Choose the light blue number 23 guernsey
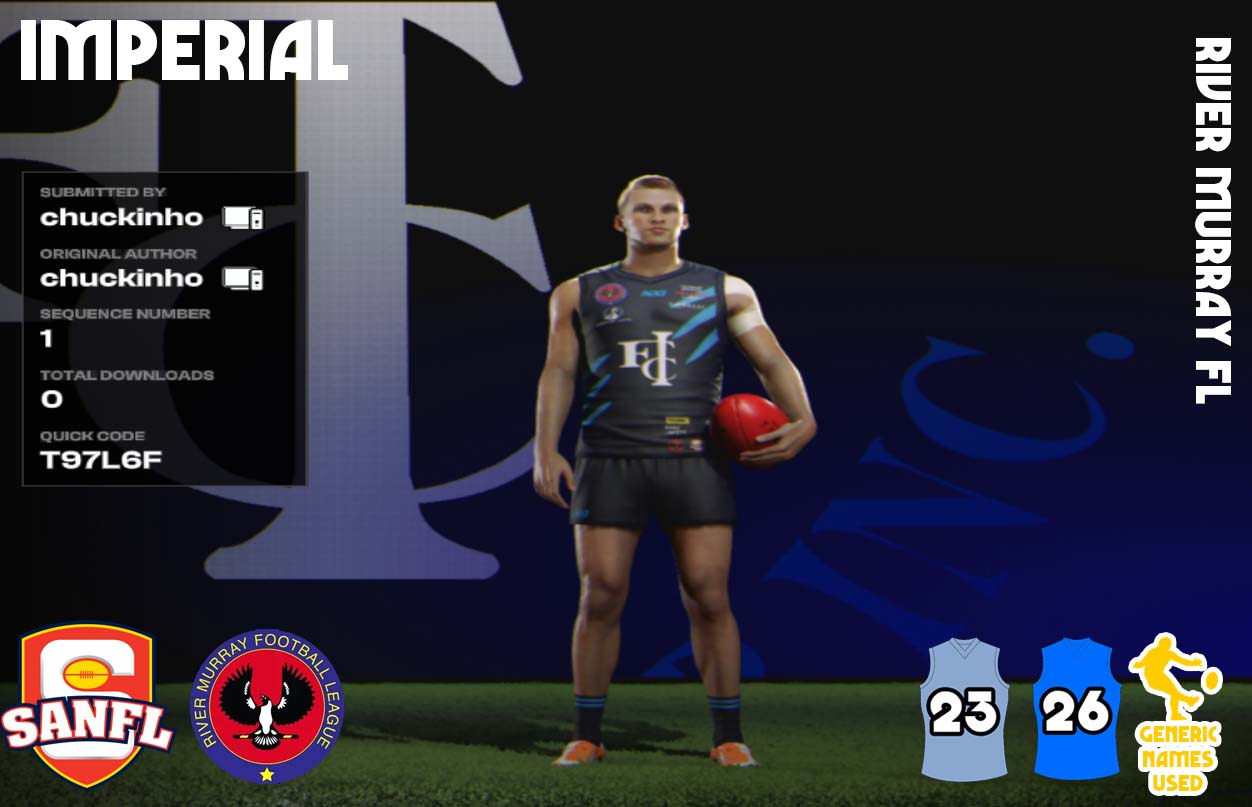The image size is (1252, 807). coord(964,709)
